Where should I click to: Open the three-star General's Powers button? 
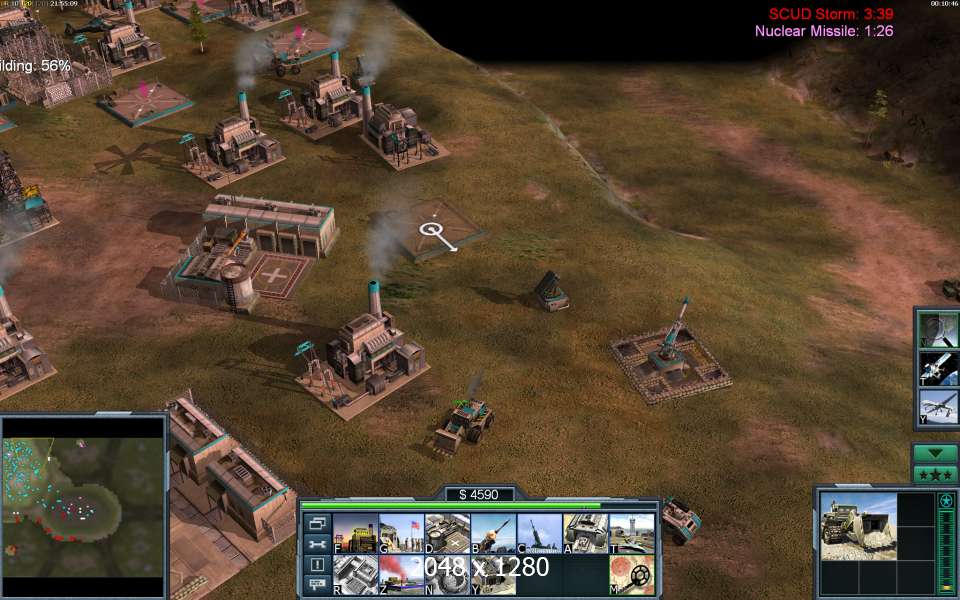point(935,474)
